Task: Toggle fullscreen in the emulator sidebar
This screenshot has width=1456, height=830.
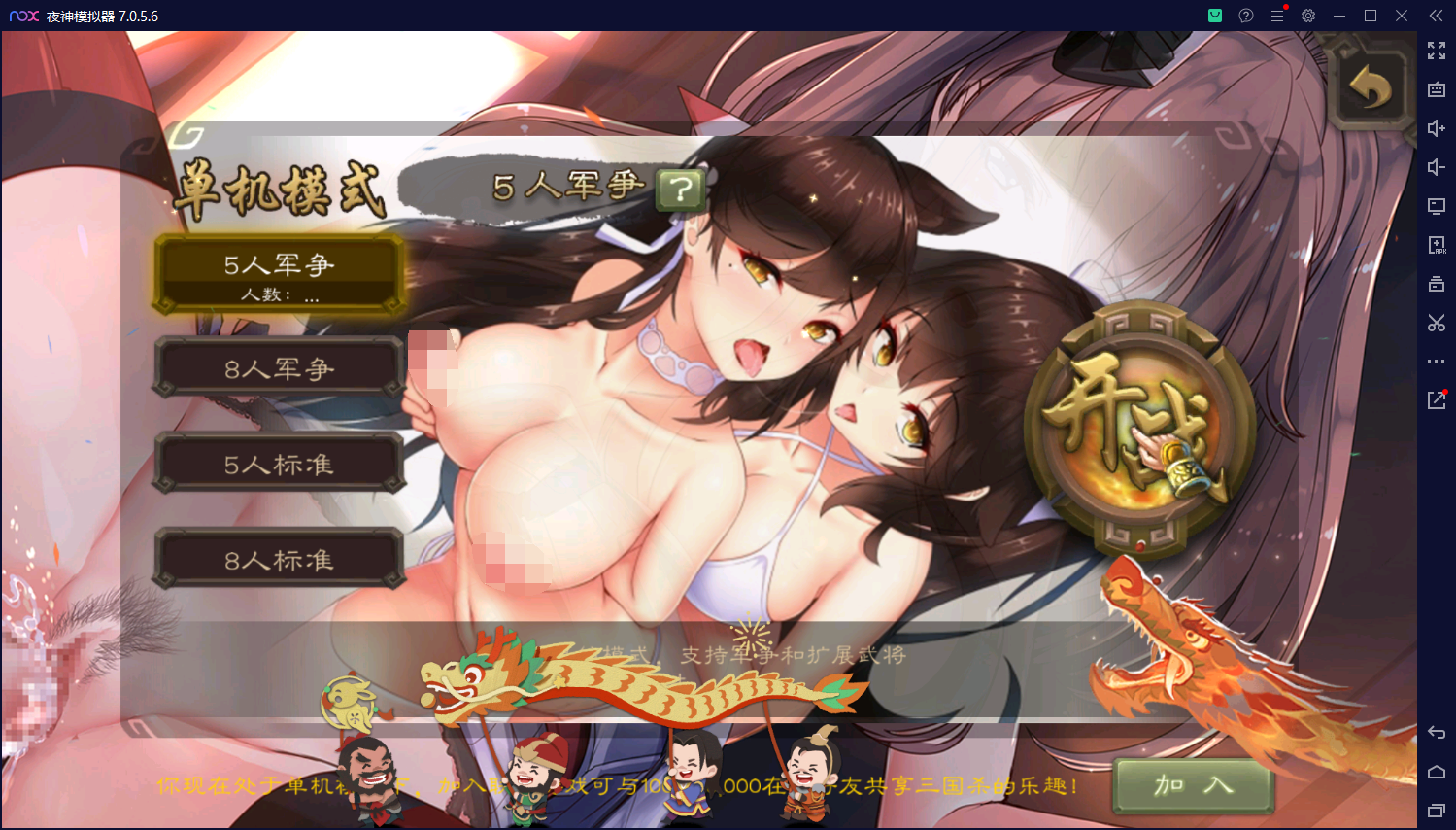Action: point(1437,51)
